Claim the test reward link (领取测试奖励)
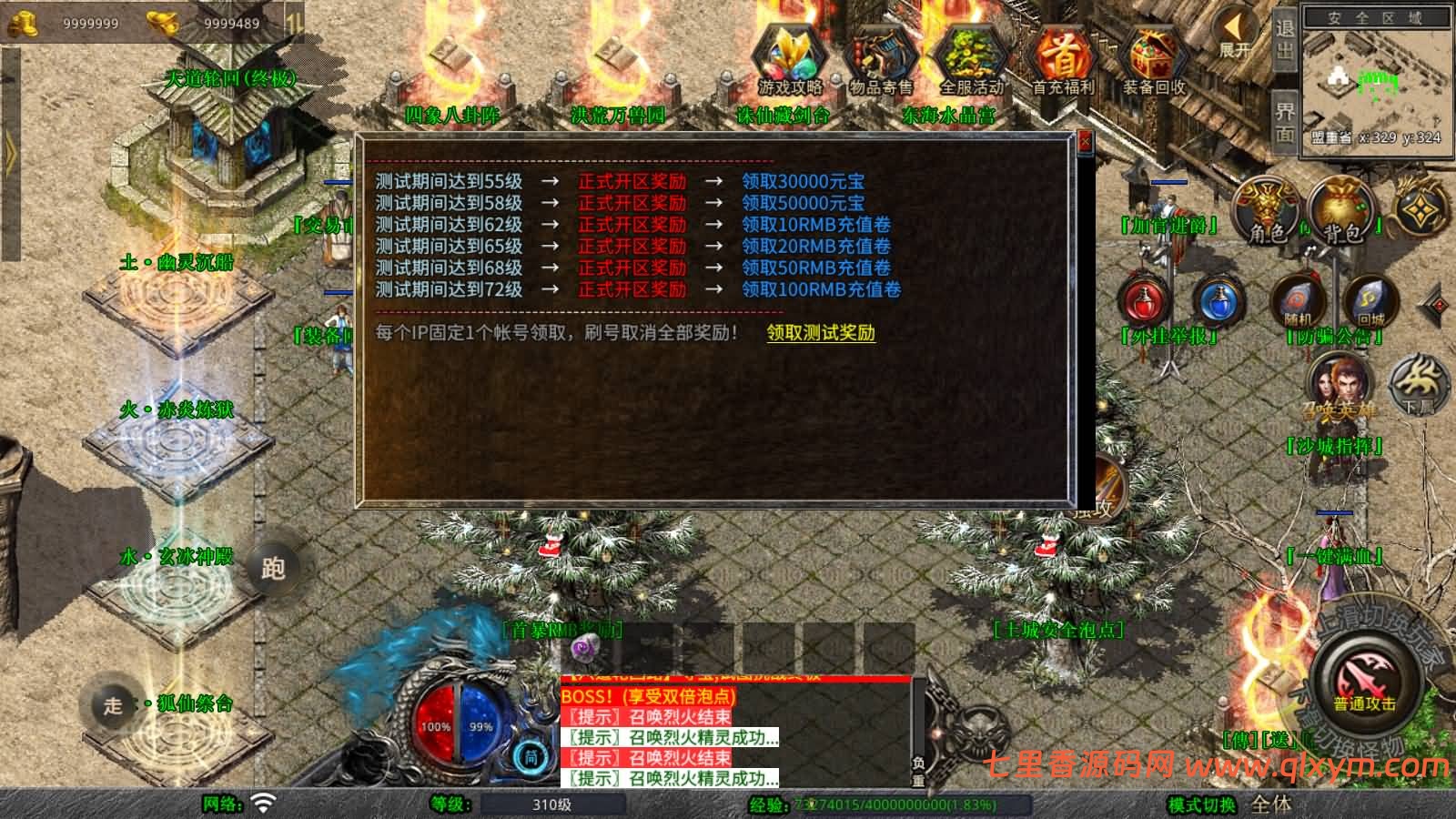1456x819 pixels. [x=820, y=333]
